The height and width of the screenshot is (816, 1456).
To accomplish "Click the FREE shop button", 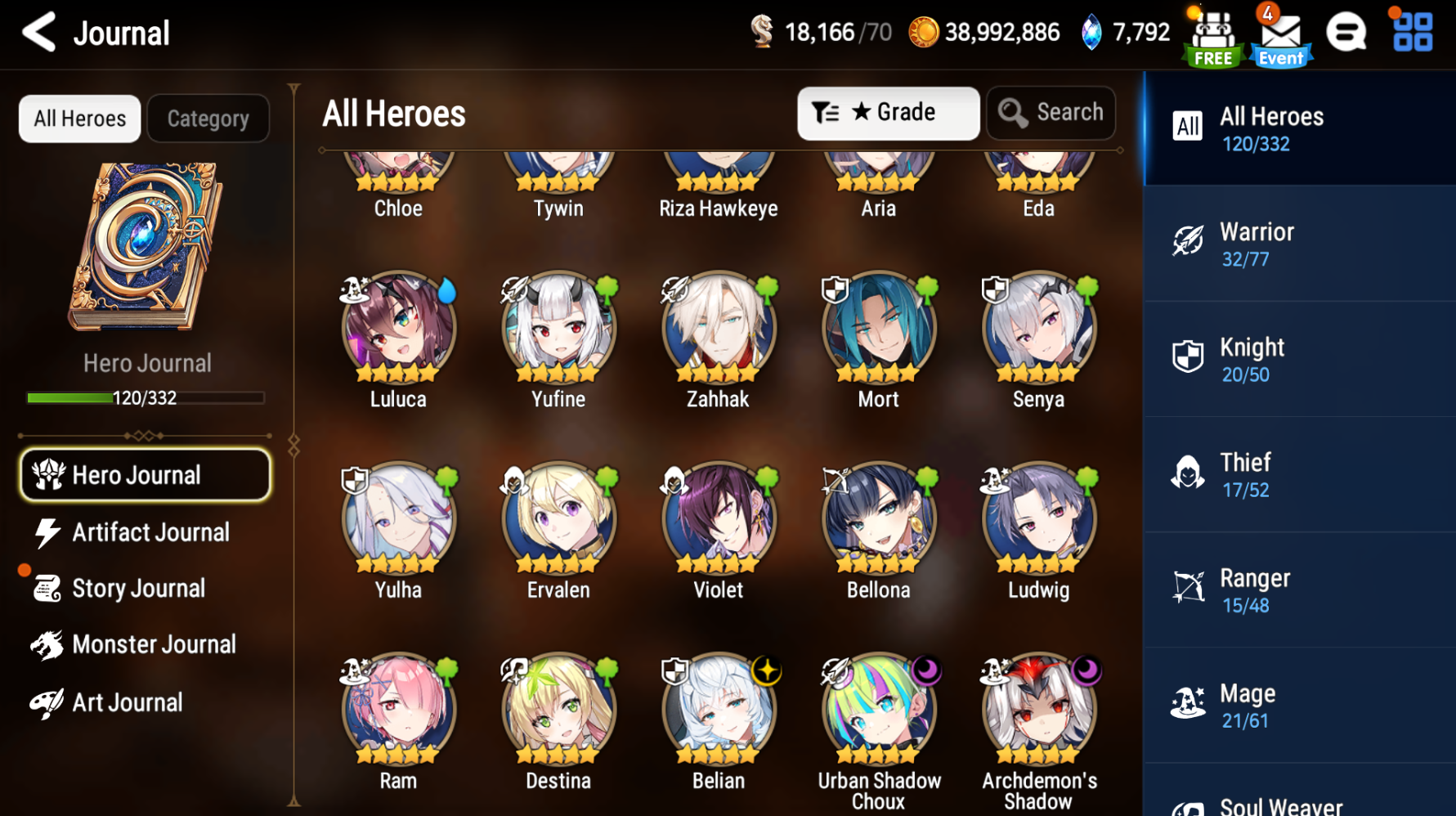I will (1212, 34).
